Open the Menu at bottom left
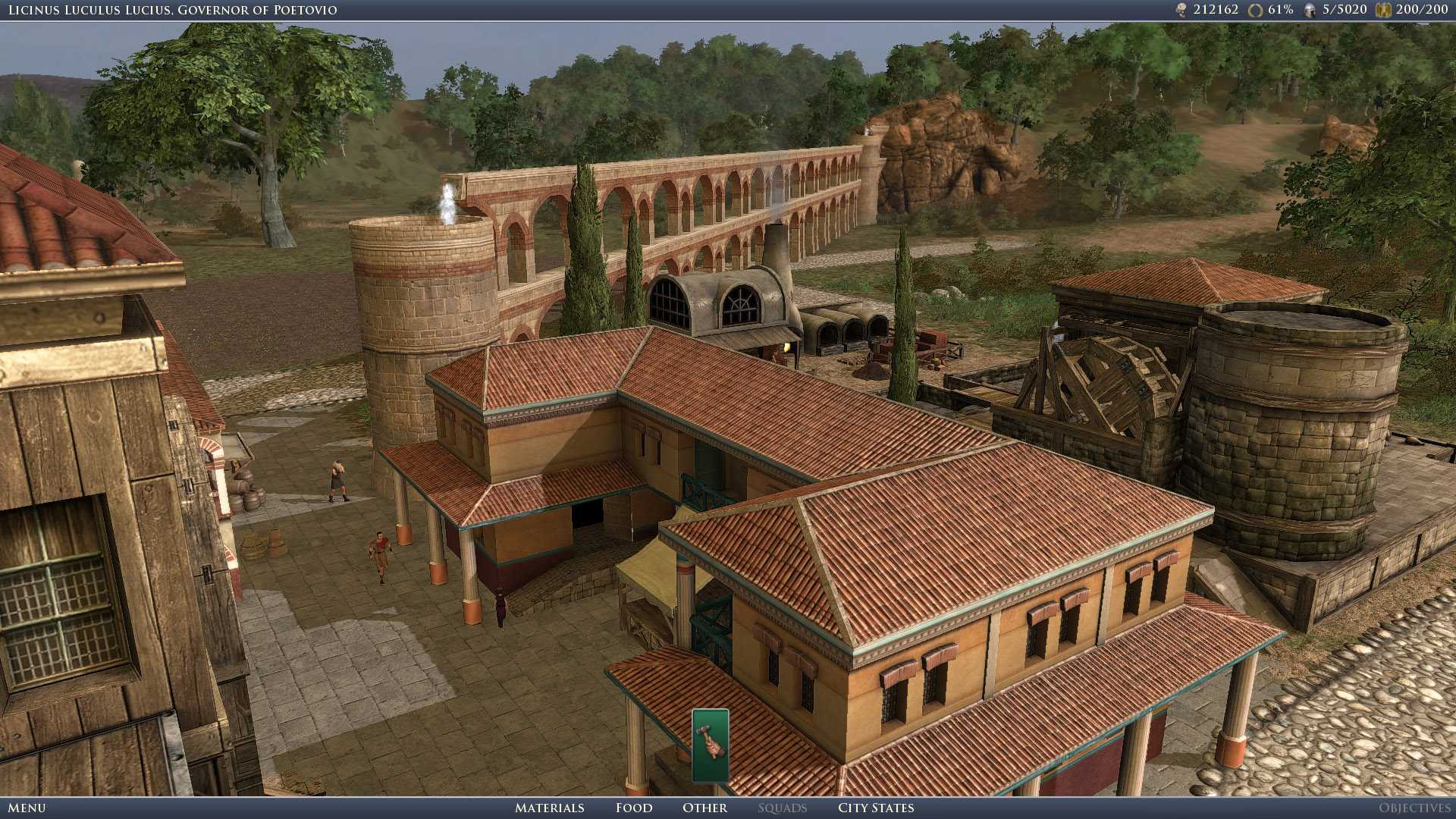Screen dimensions: 1456x819 (x=29, y=808)
